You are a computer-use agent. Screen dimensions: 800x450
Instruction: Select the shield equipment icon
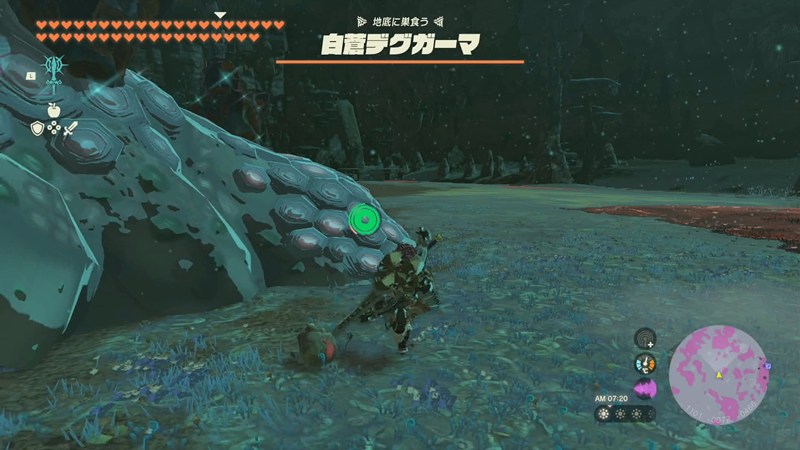click(x=37, y=128)
